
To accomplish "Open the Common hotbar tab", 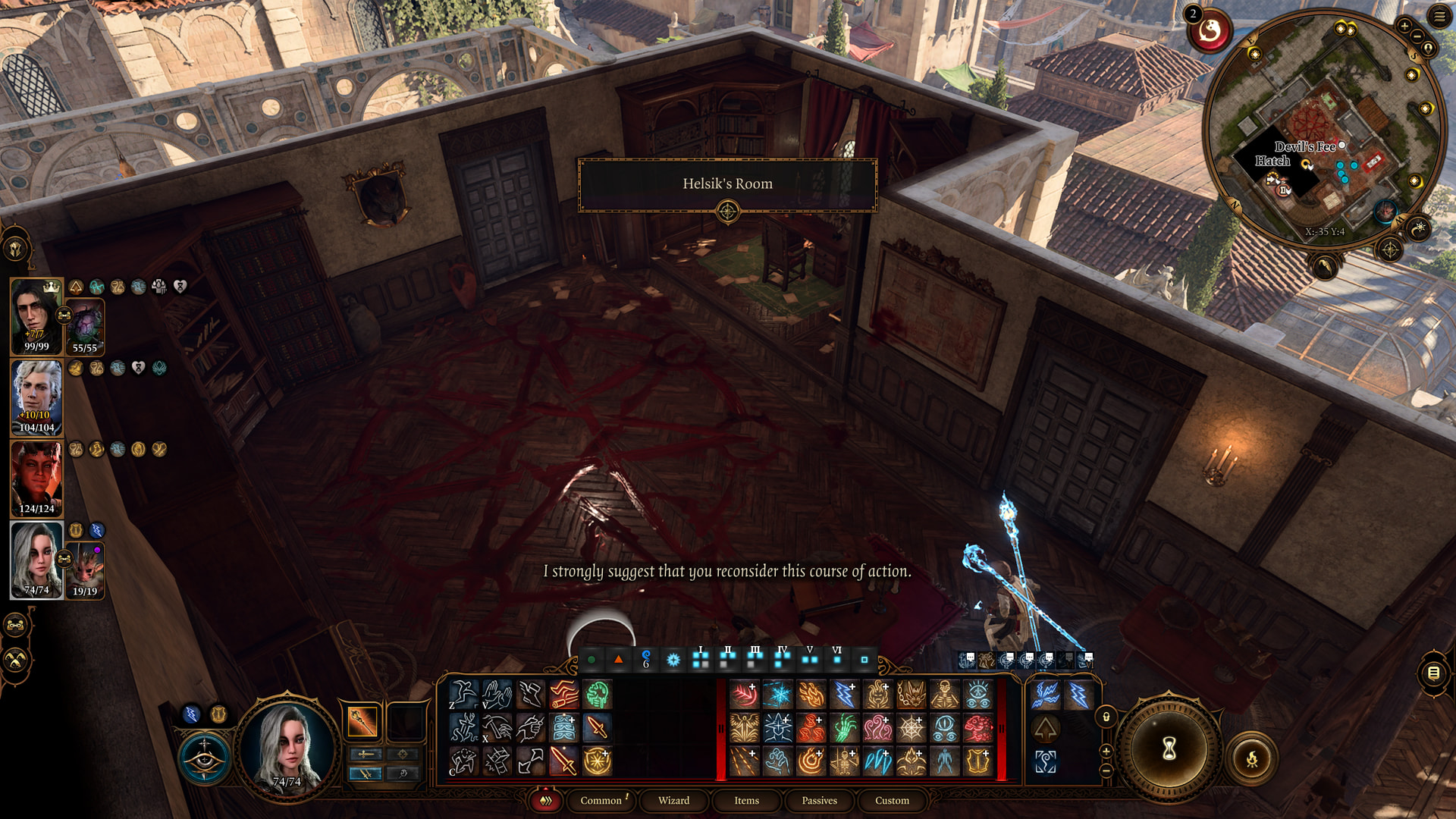I will pos(601,801).
